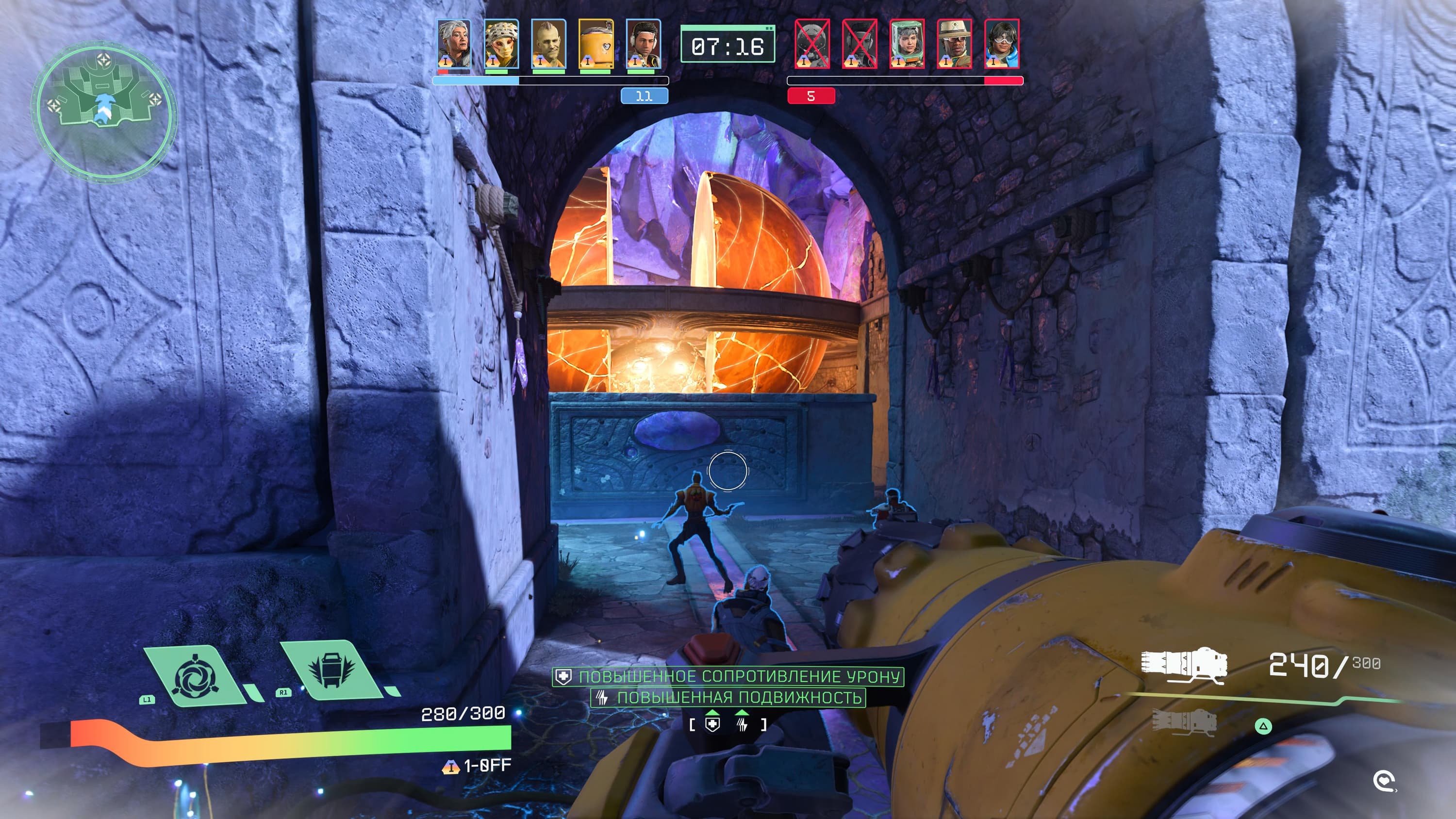Select the enemy portrait with white goggles

tap(1002, 44)
